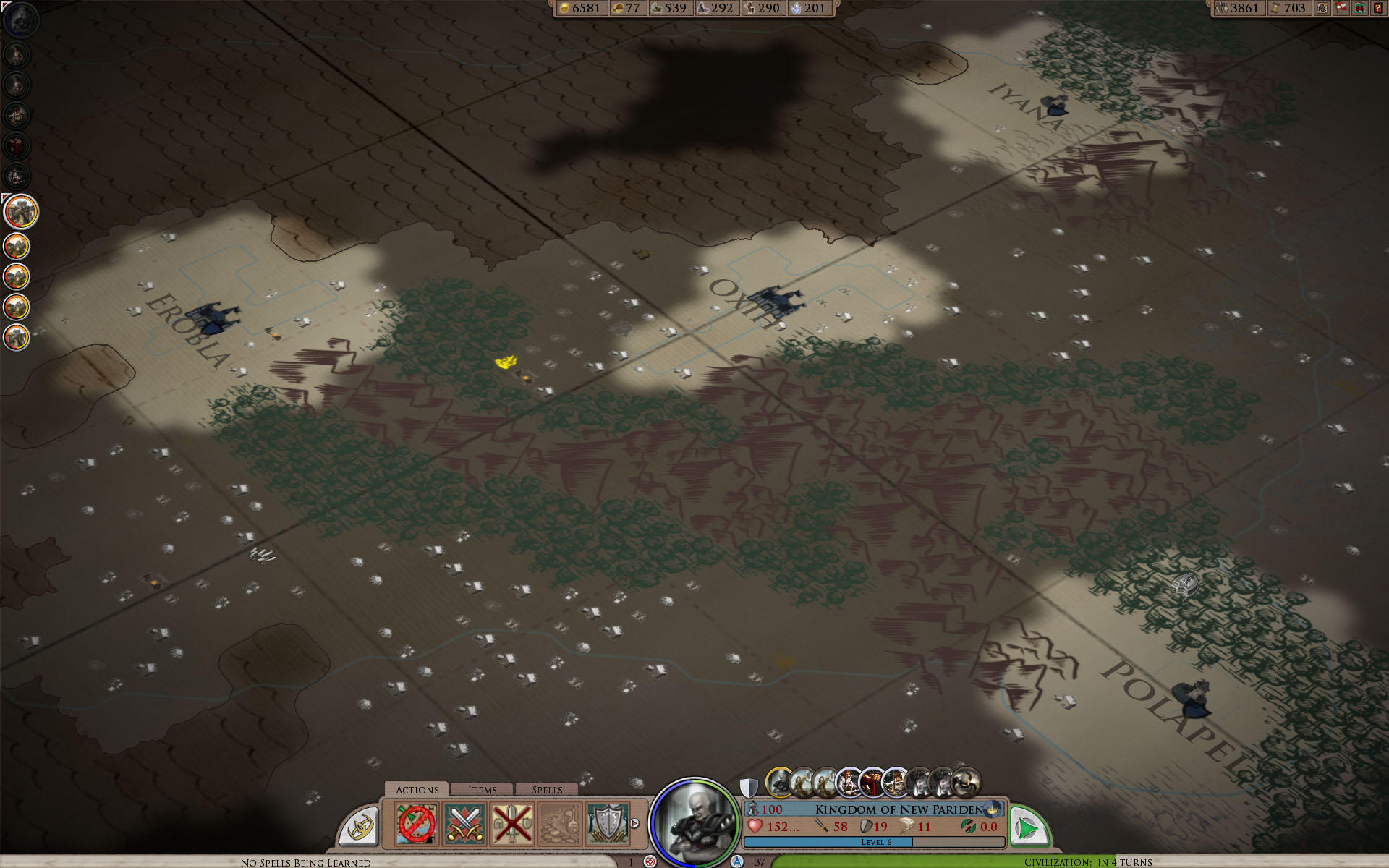Open the crown button beside the actions
This screenshot has height=868, width=1389.
point(361,827)
